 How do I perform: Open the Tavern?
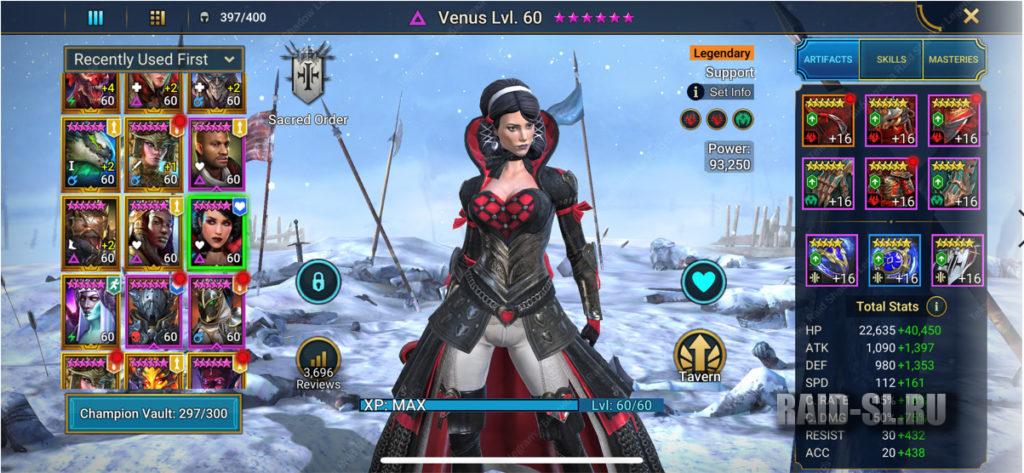tap(700, 358)
